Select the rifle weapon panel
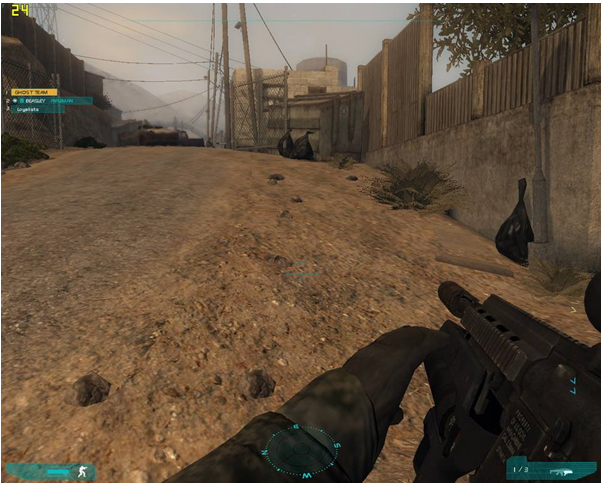 pos(551,469)
